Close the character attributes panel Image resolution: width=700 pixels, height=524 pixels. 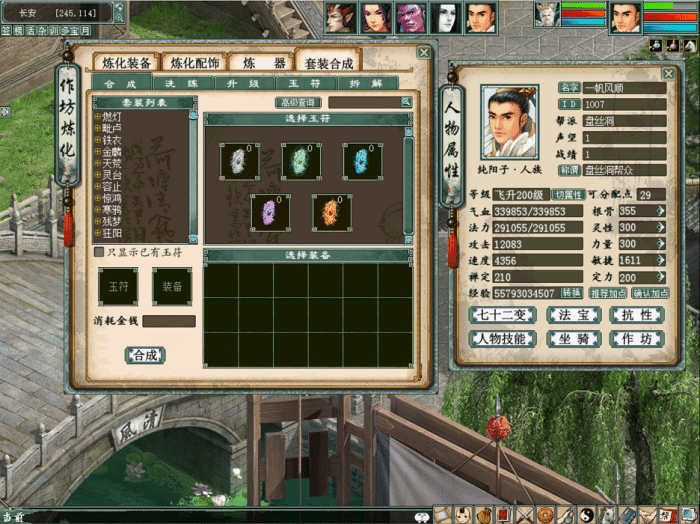[668, 73]
